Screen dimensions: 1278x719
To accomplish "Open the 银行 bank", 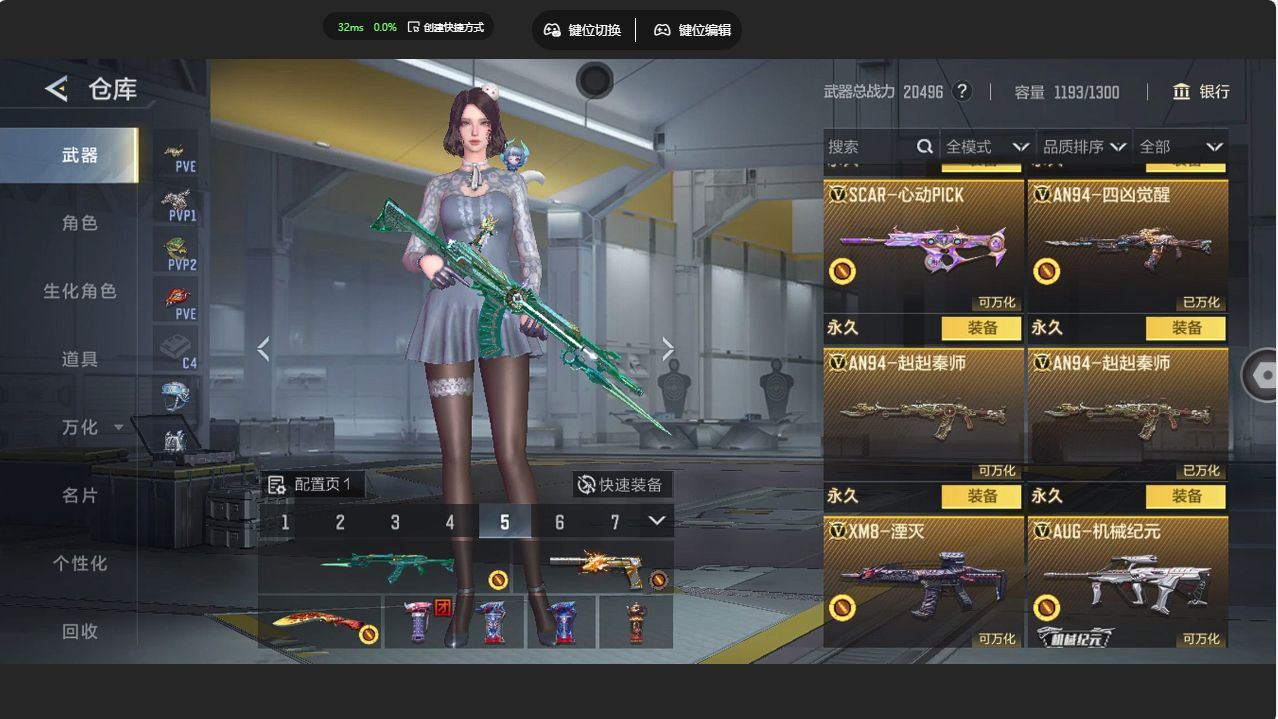I will coord(1201,92).
